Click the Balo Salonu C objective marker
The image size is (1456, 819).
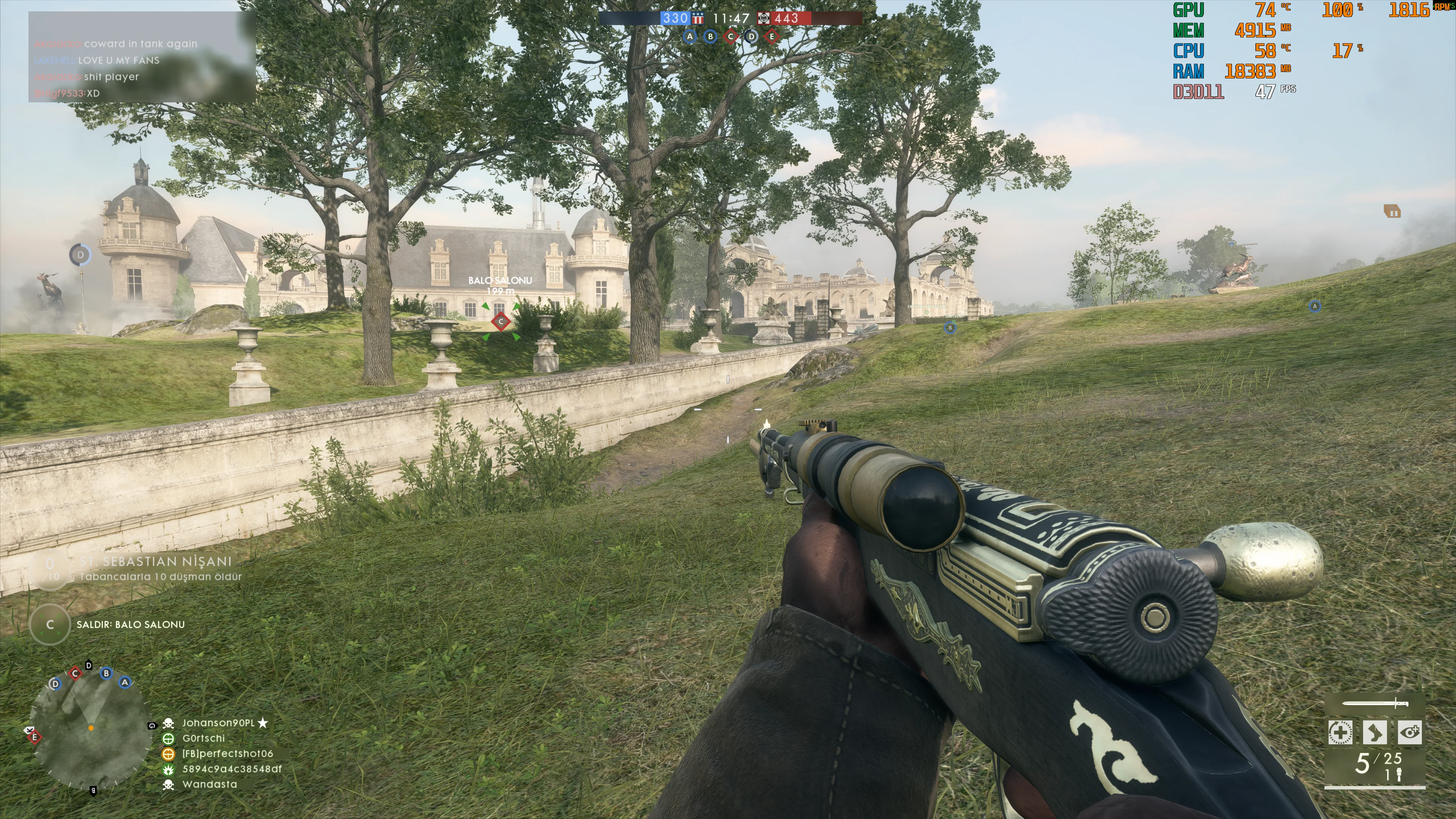coord(501,322)
